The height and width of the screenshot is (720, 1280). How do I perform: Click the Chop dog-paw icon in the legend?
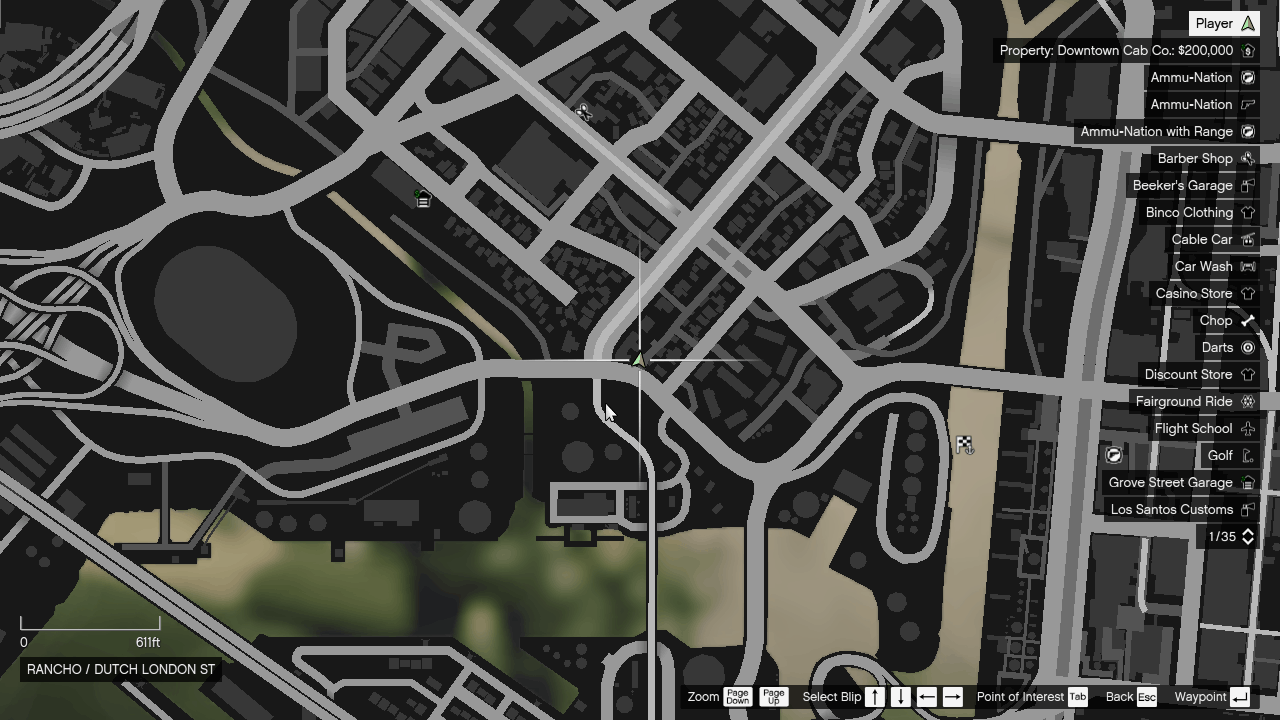[1248, 320]
